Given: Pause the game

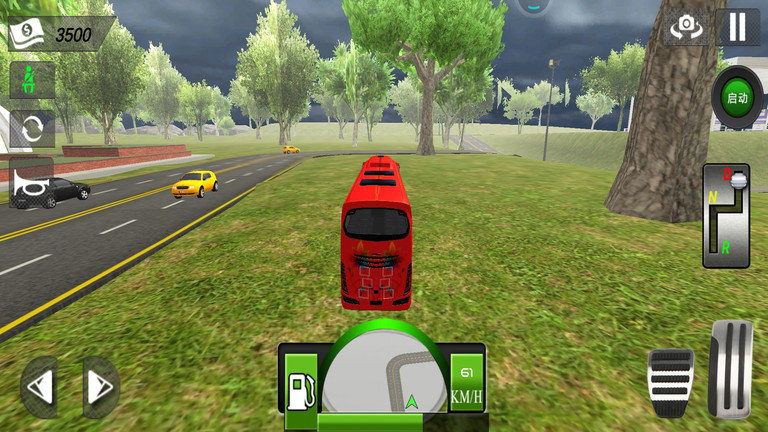Looking at the screenshot, I should tap(738, 27).
